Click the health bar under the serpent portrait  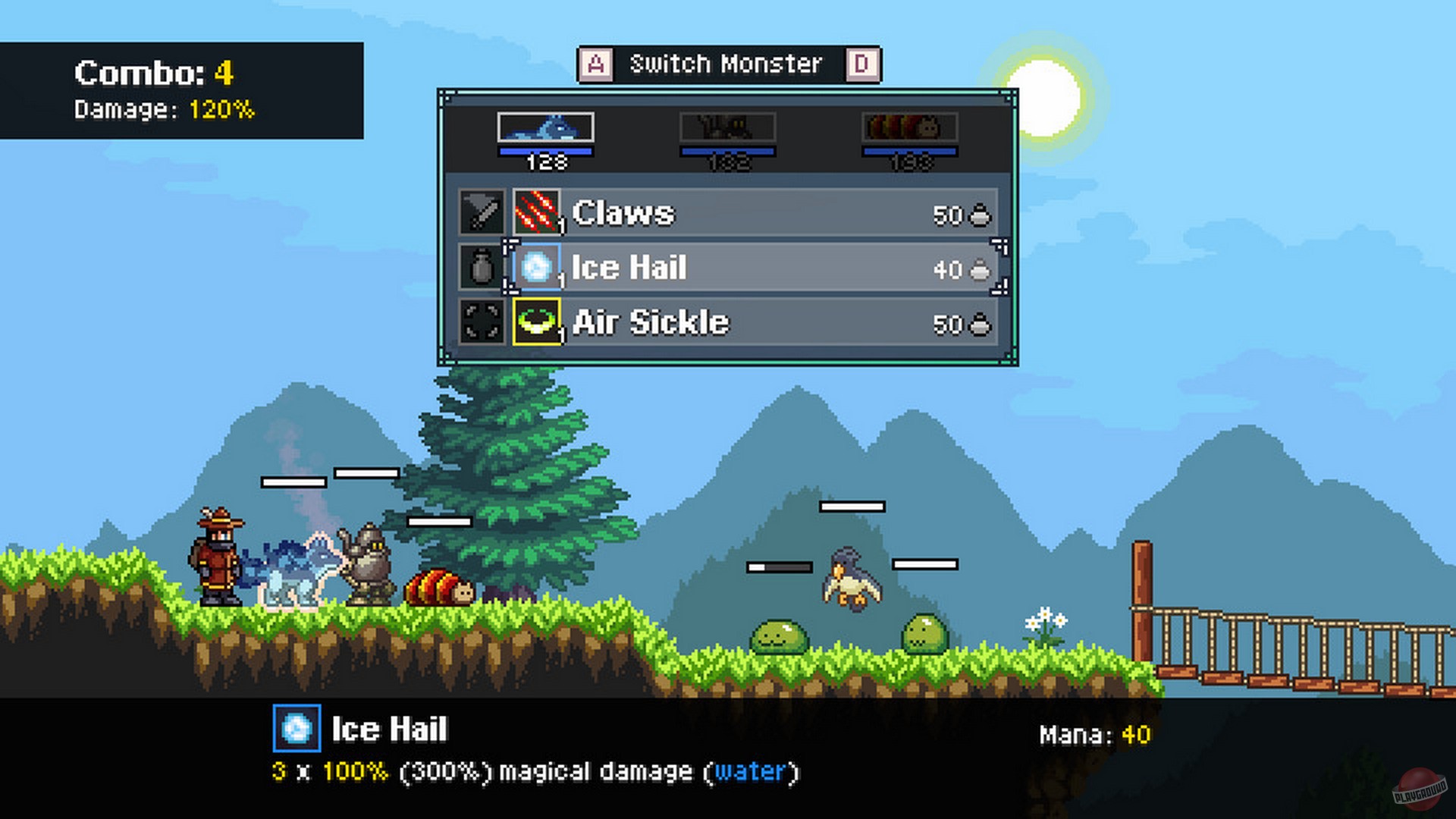point(545,151)
